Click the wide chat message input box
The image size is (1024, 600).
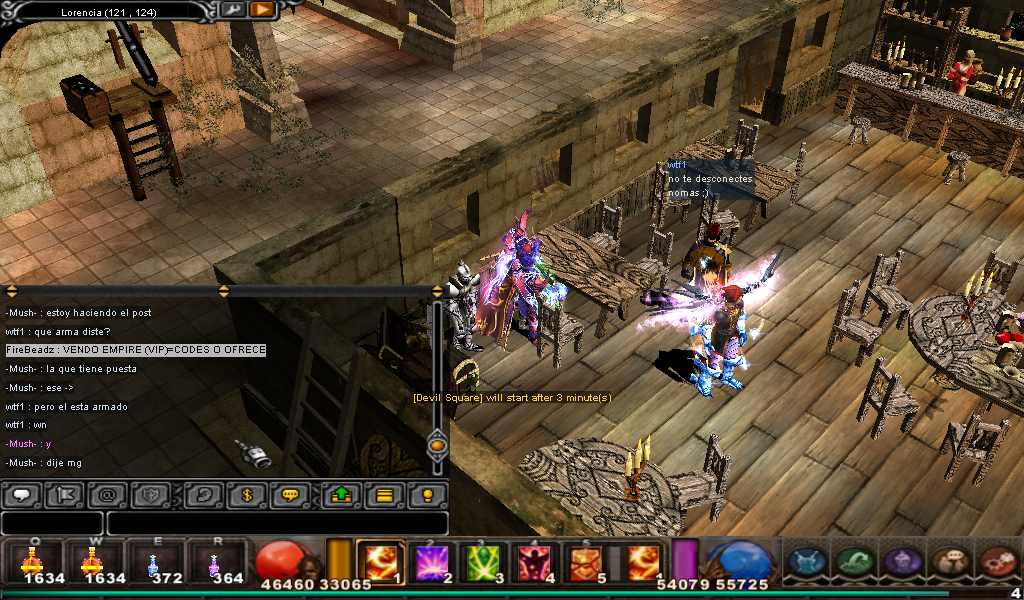pos(277,523)
